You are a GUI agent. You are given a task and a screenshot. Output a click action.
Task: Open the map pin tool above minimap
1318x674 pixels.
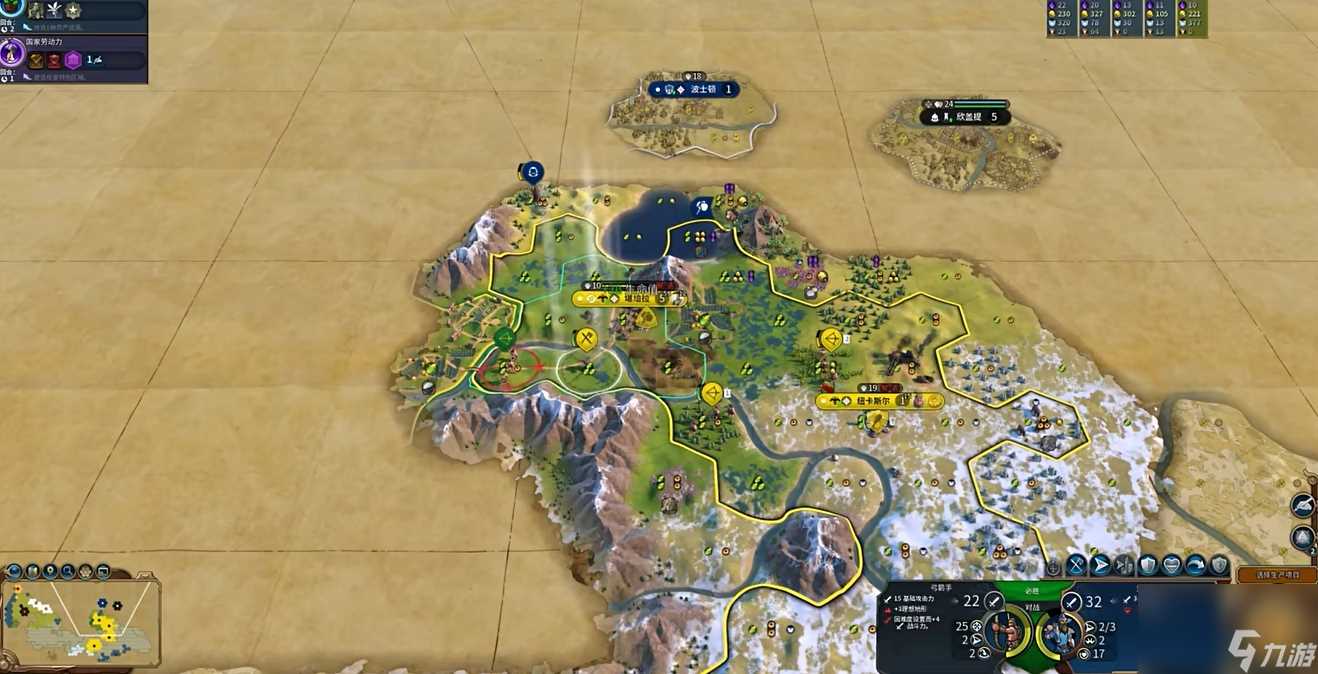click(x=50, y=572)
